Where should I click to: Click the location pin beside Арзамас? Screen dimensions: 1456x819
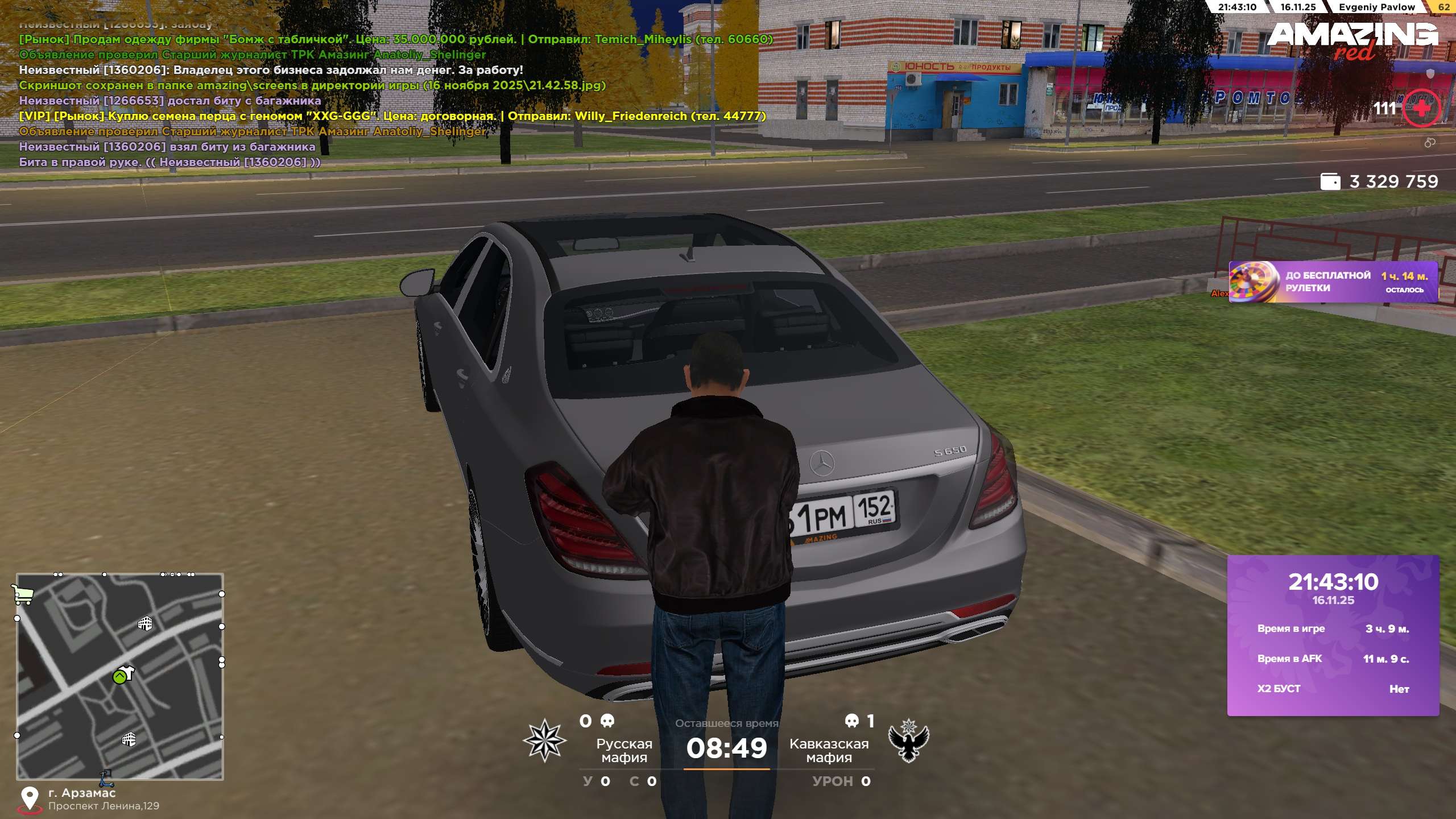(29, 798)
